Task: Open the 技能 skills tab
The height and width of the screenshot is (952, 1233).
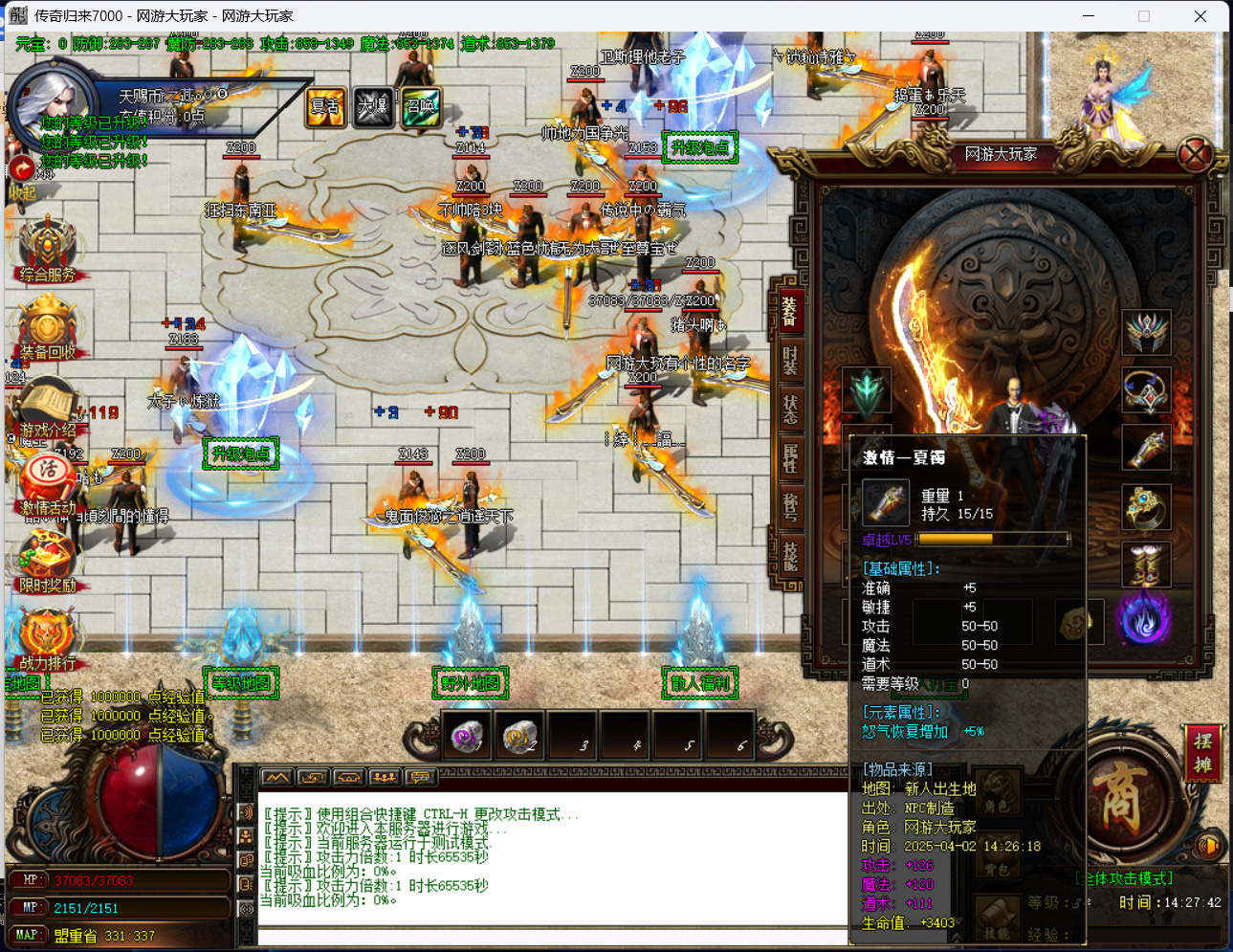Action: pos(790,555)
